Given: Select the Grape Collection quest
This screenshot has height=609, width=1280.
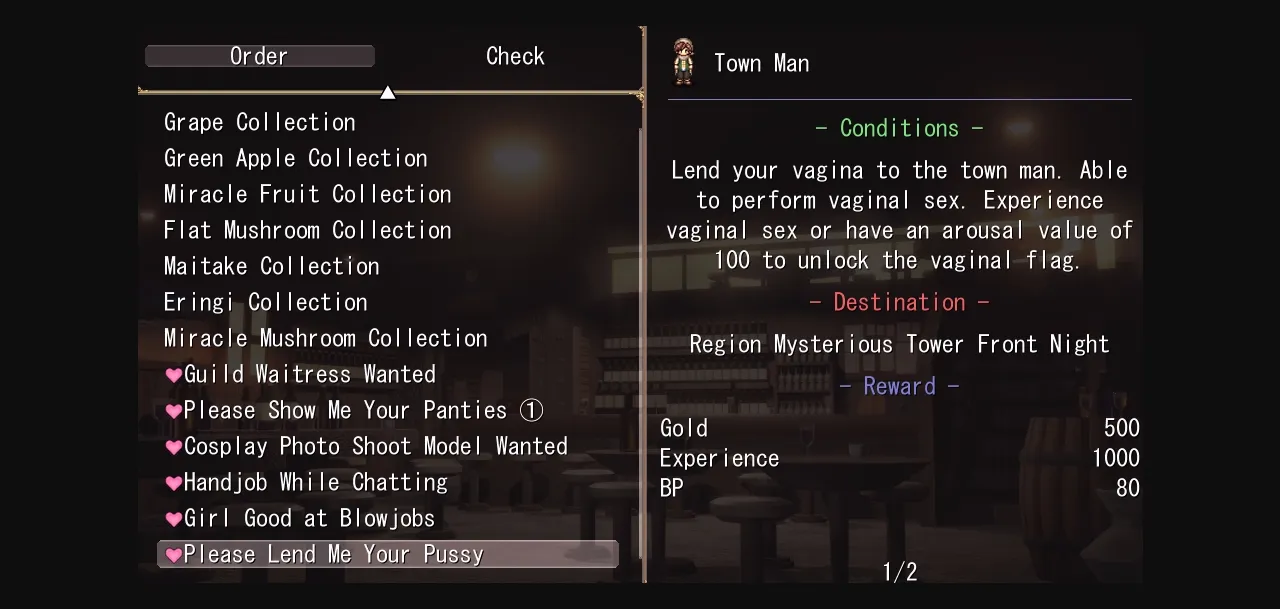Looking at the screenshot, I should click(260, 122).
